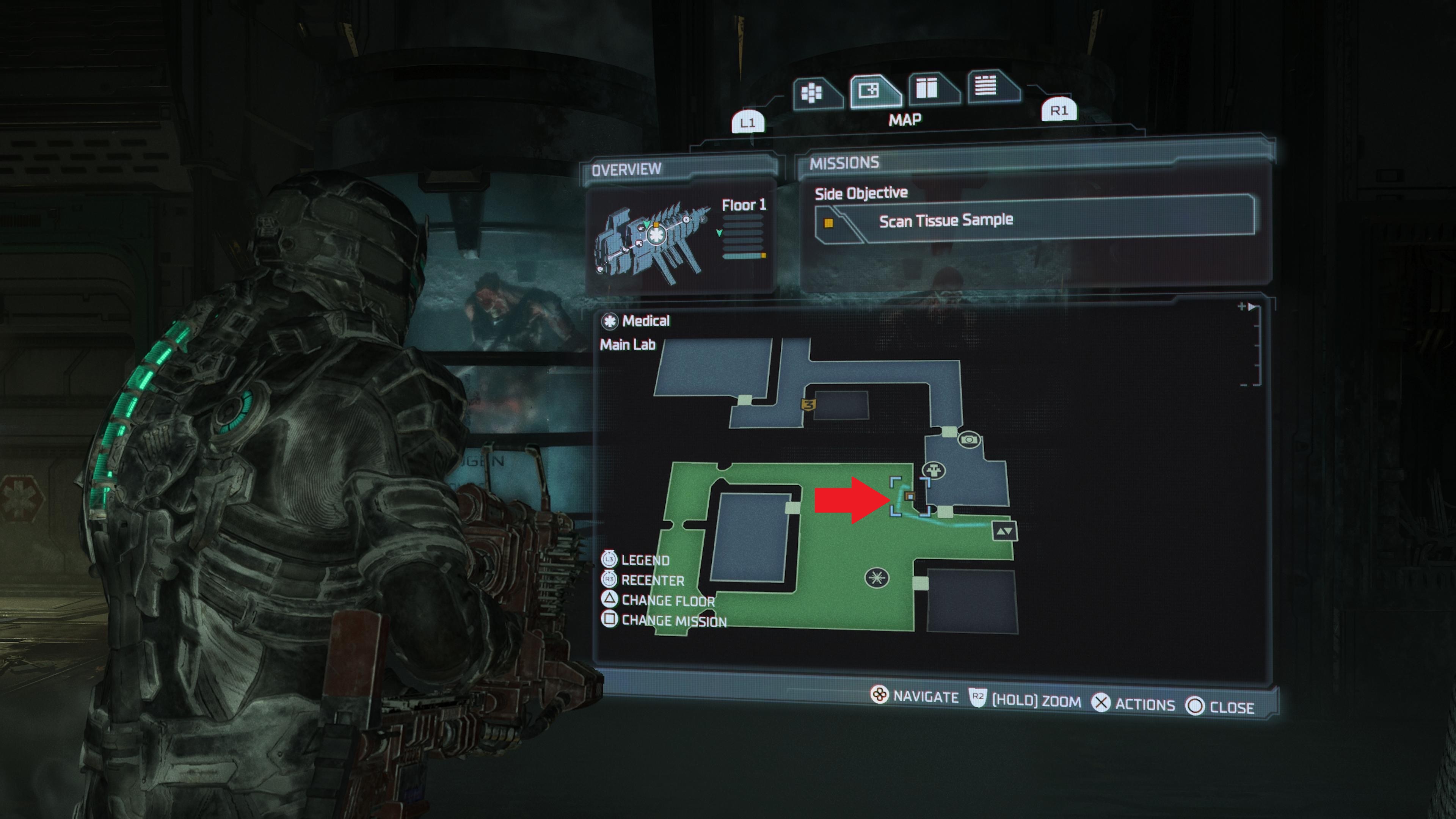1456x819 pixels.
Task: Select the level 3 security door marker
Action: (808, 405)
